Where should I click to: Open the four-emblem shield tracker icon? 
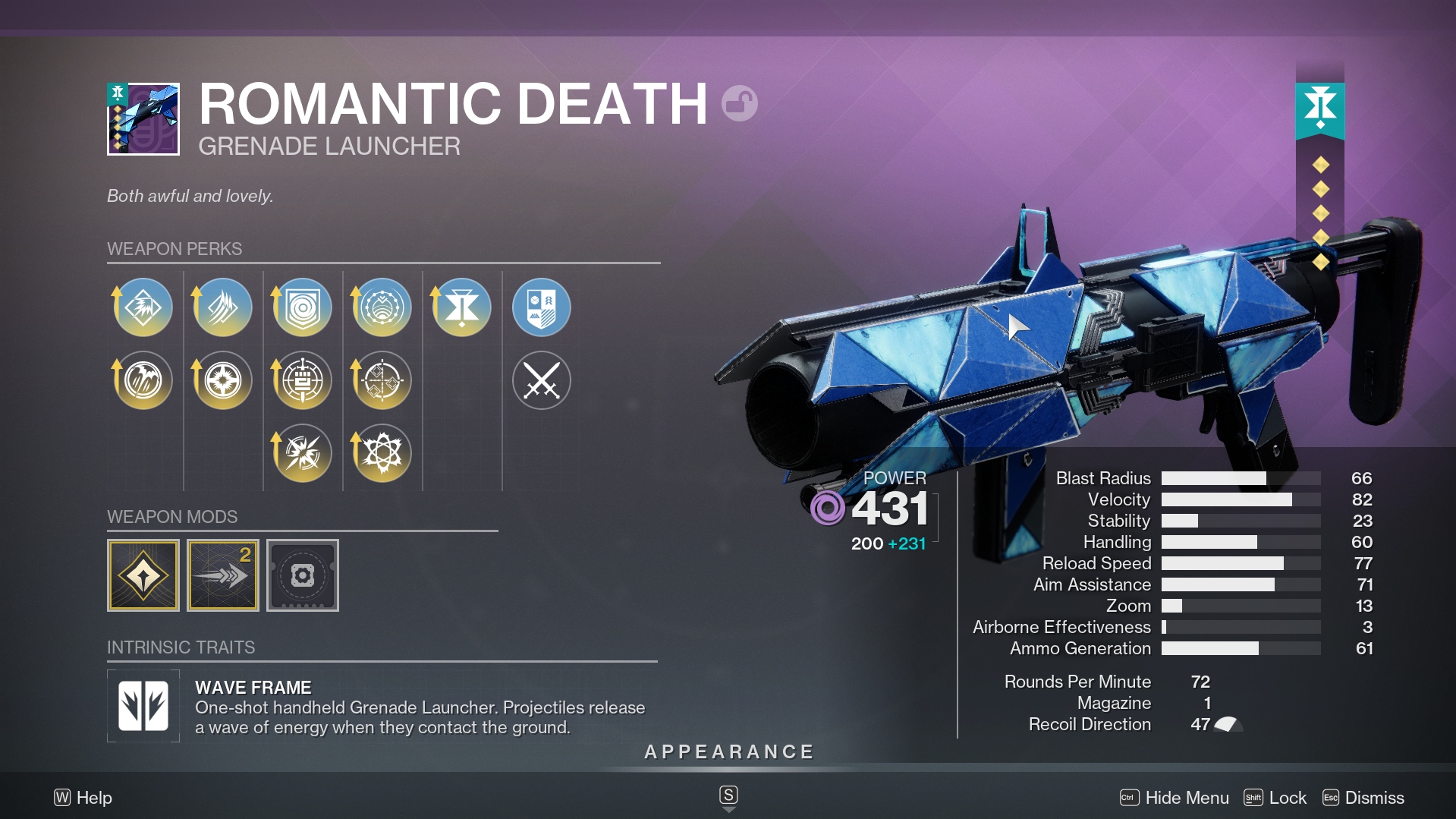pyautogui.click(x=541, y=307)
